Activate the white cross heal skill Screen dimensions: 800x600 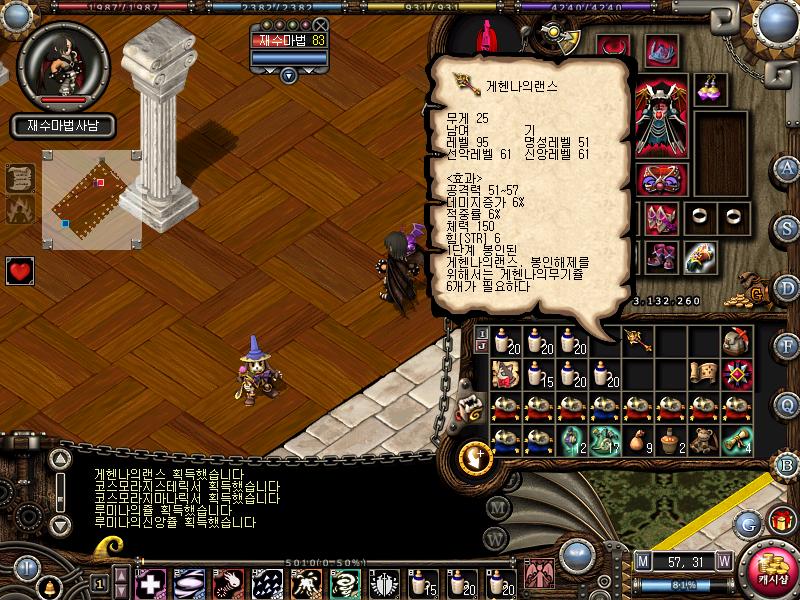click(151, 582)
